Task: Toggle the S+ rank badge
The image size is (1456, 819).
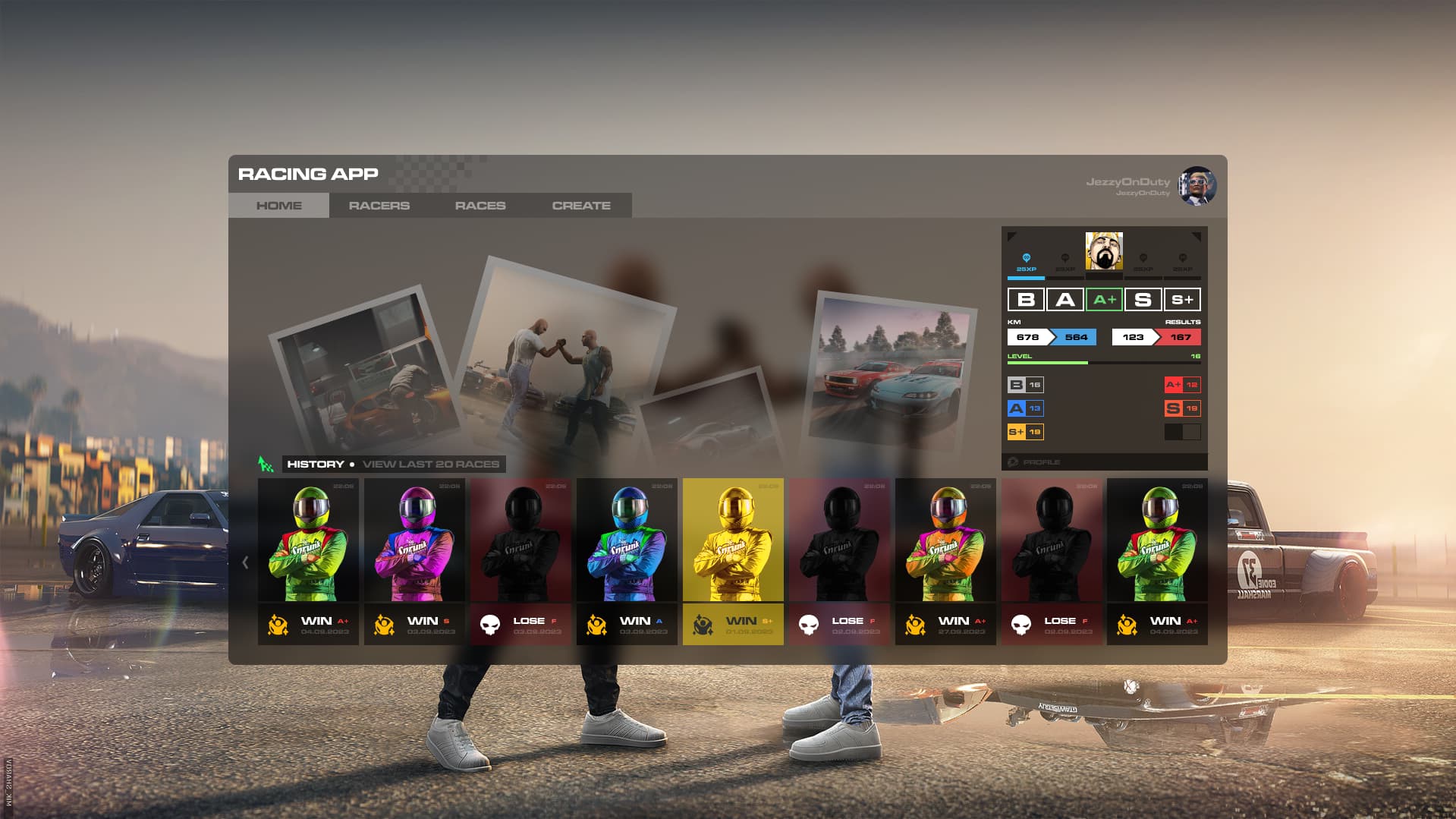Action: pos(1182,300)
